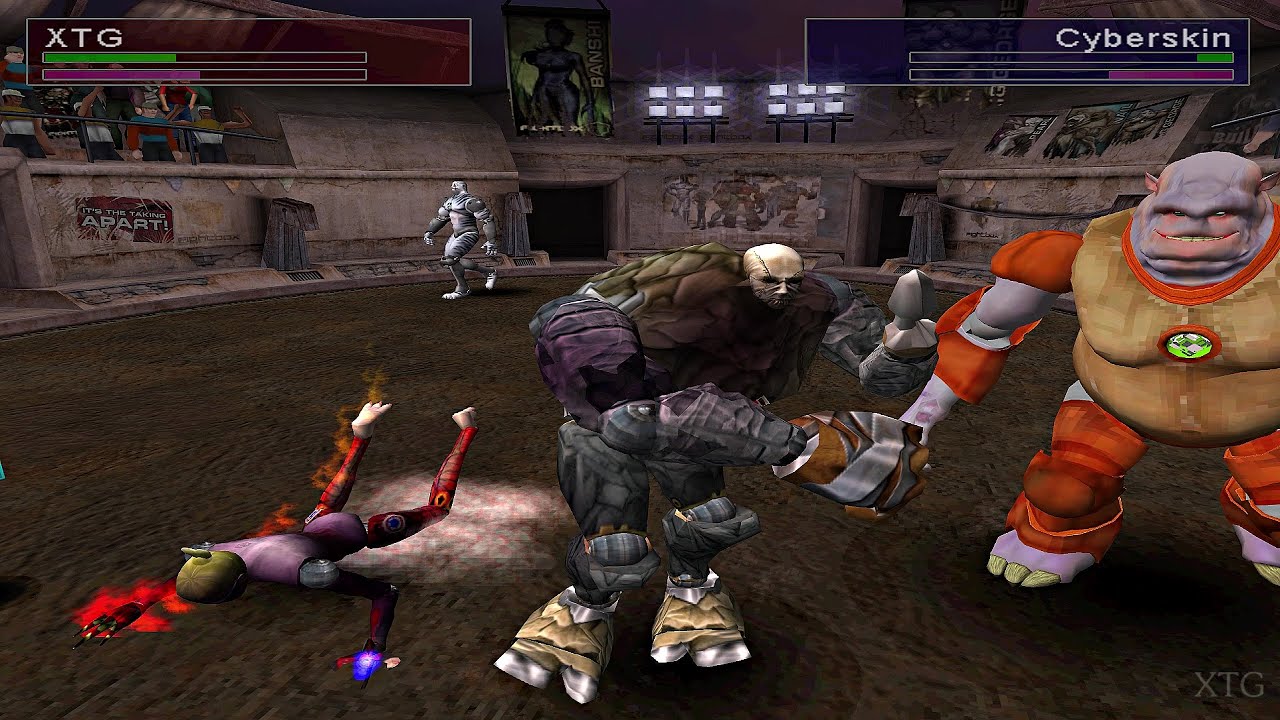
Task: Select the left stadium floodlight panel
Action: point(686,101)
